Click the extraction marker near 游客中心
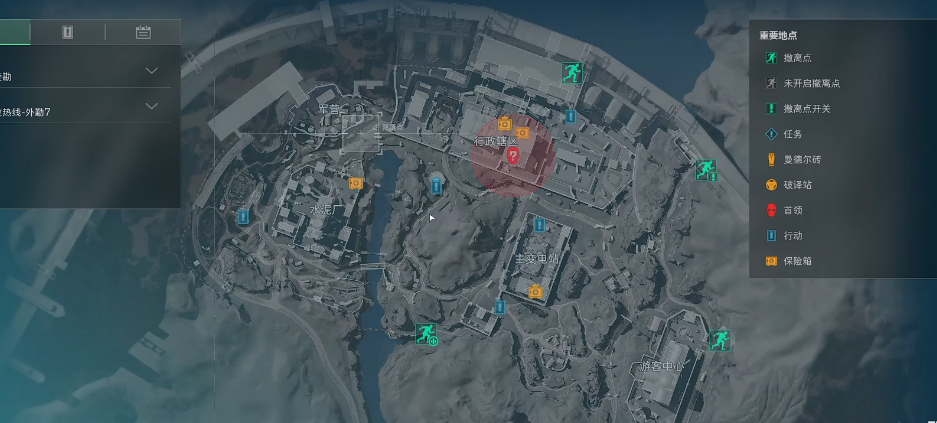The image size is (937, 423). [x=718, y=340]
